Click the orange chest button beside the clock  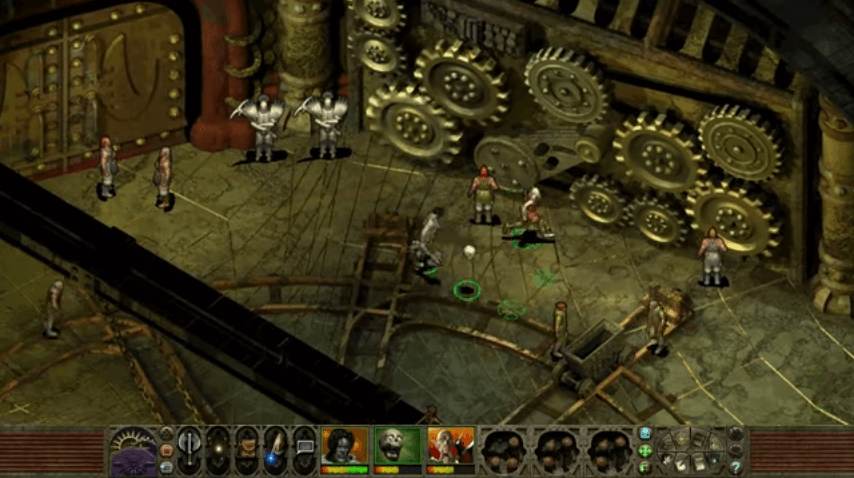[x=166, y=449]
